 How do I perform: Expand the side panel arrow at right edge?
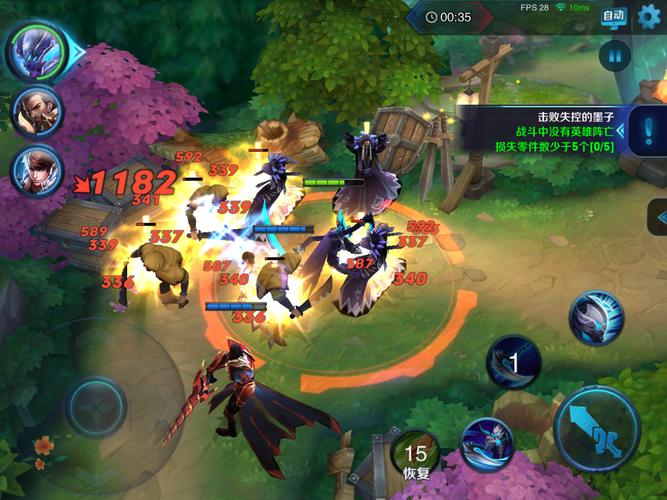coord(658,216)
